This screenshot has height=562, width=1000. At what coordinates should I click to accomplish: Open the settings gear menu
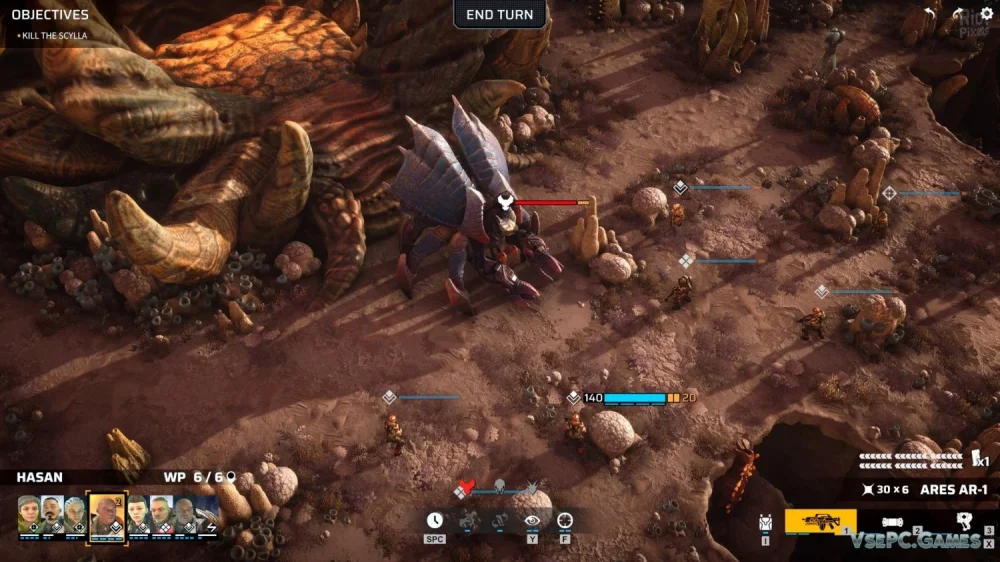click(987, 13)
